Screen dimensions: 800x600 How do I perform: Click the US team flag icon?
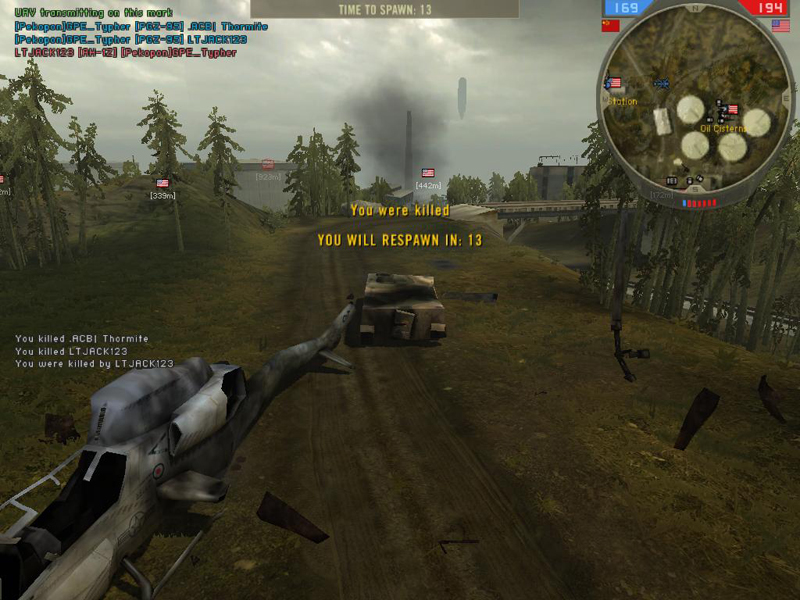780,26
